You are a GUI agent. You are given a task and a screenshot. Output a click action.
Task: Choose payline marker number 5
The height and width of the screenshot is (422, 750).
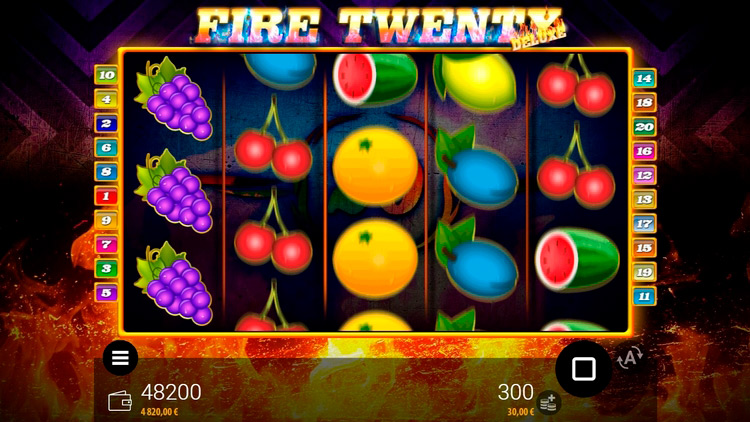pos(106,293)
